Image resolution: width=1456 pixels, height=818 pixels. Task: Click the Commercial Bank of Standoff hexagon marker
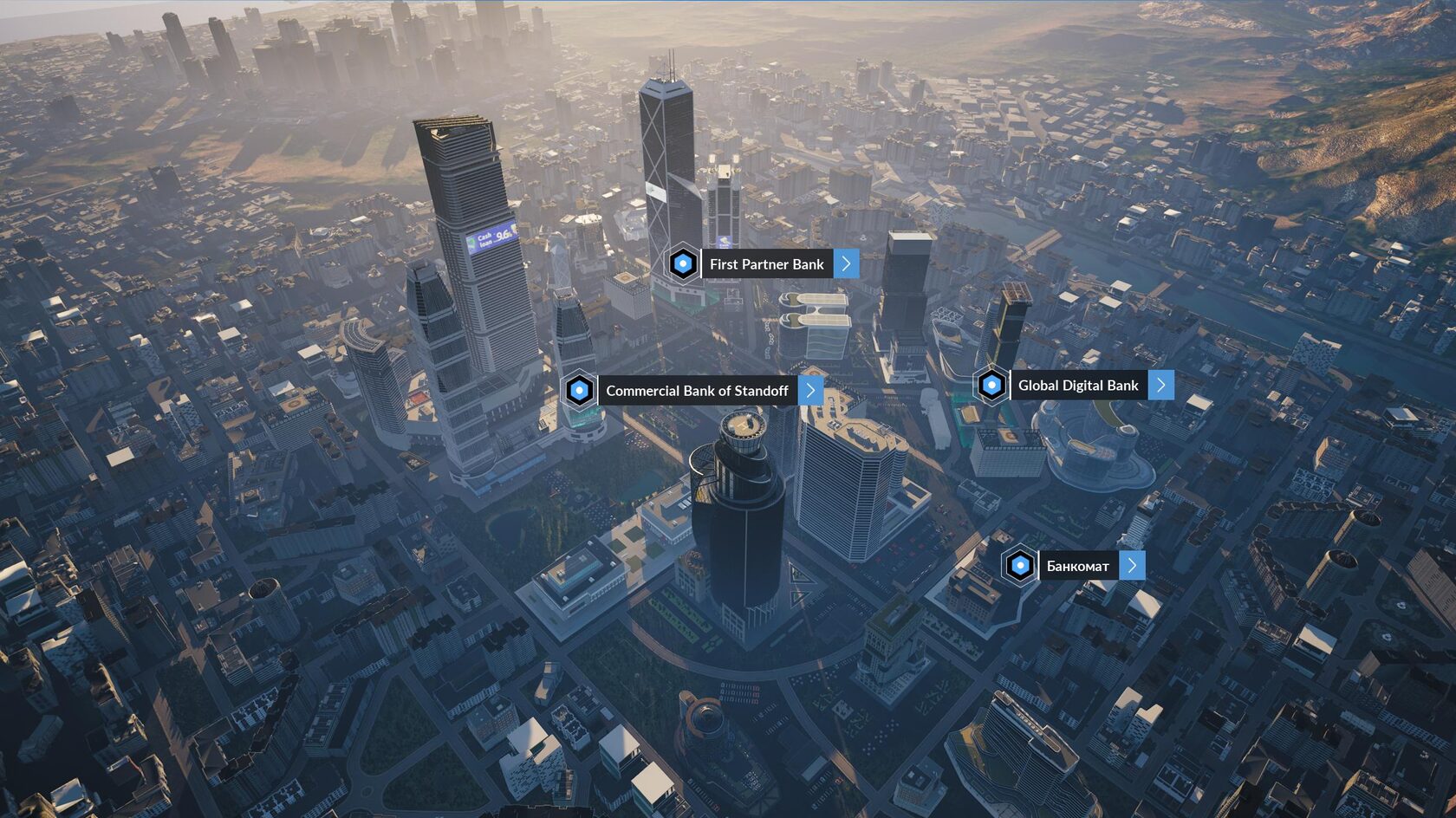pyautogui.click(x=579, y=391)
